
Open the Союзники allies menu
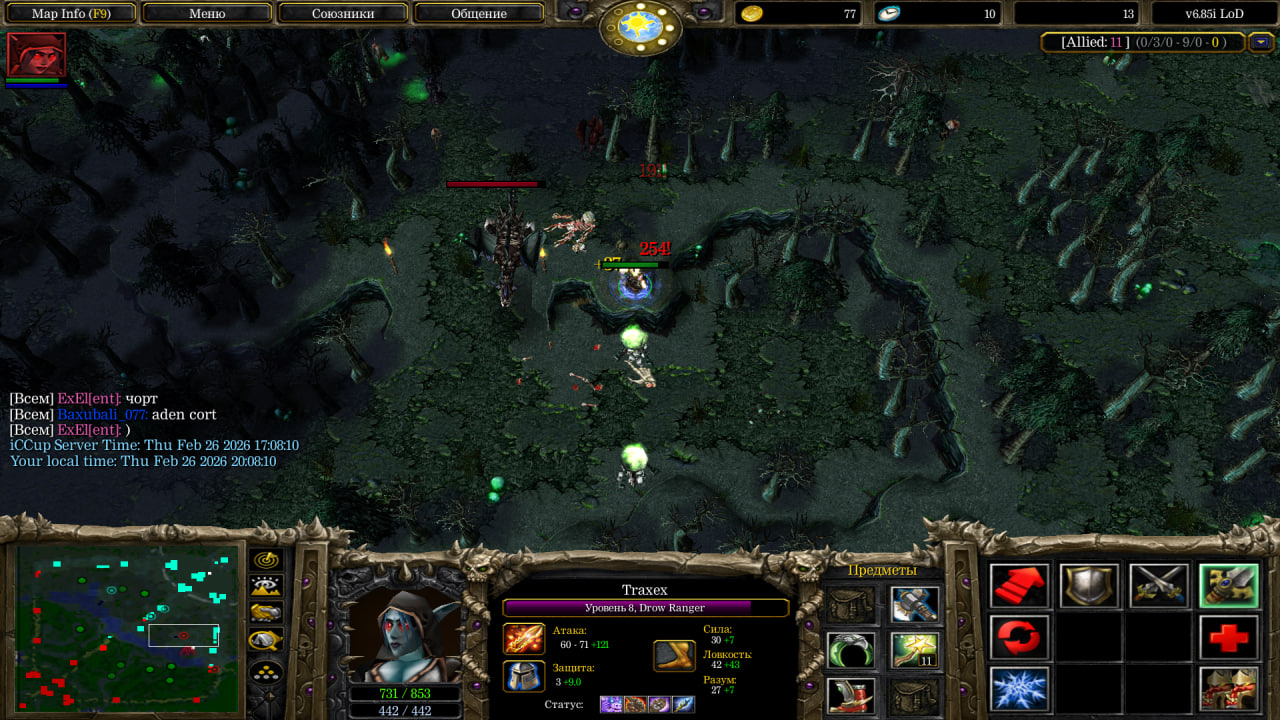pyautogui.click(x=343, y=14)
